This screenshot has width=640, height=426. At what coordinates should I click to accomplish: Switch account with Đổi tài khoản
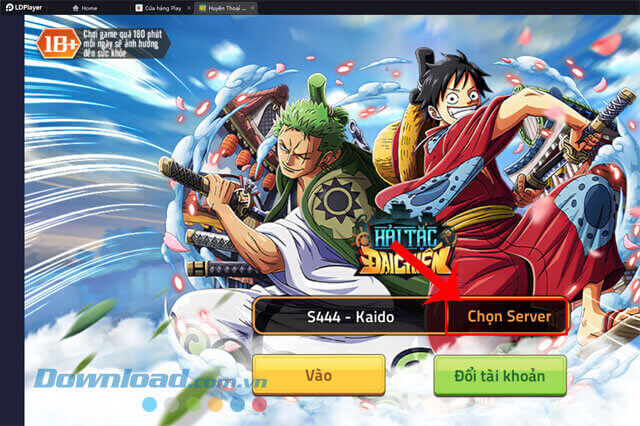click(x=500, y=375)
